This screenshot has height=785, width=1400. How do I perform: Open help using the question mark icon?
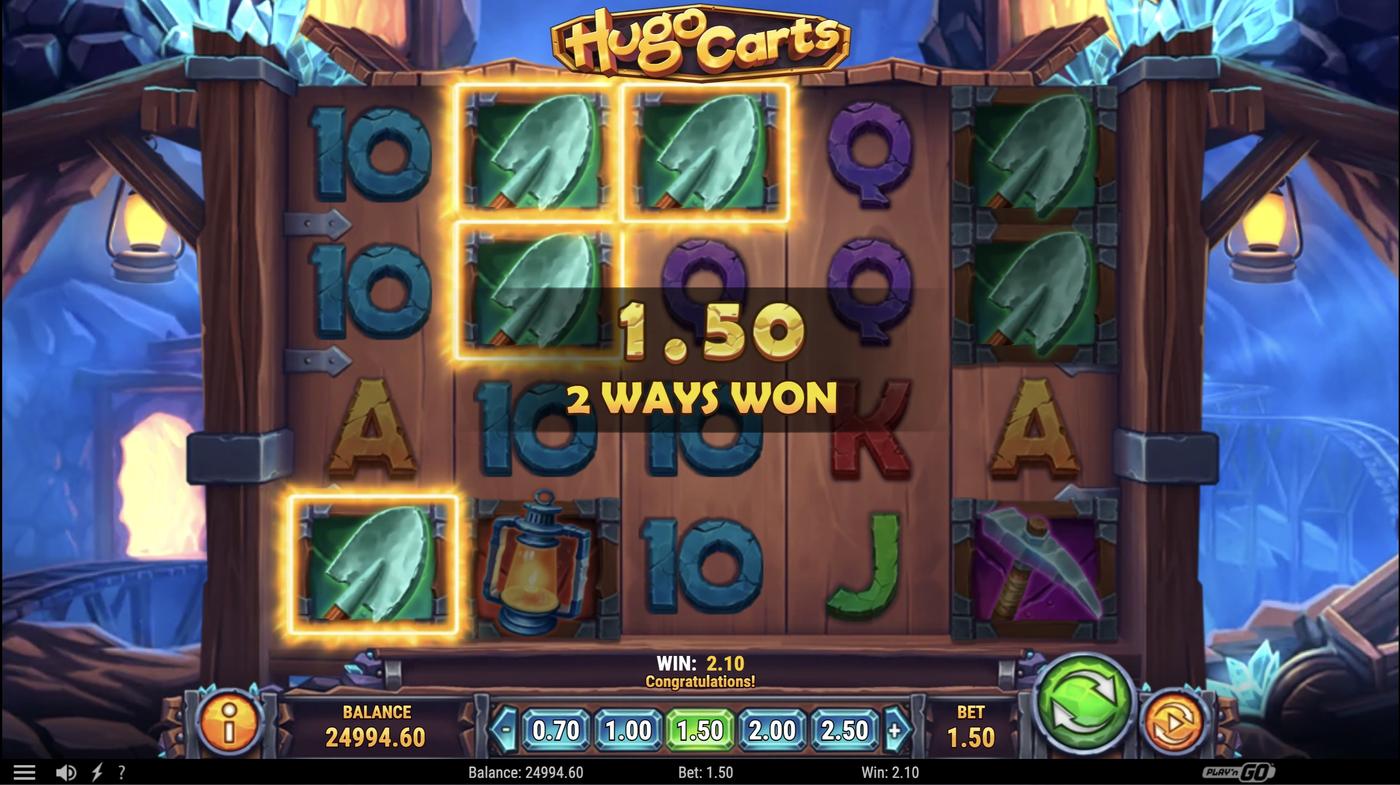(121, 771)
